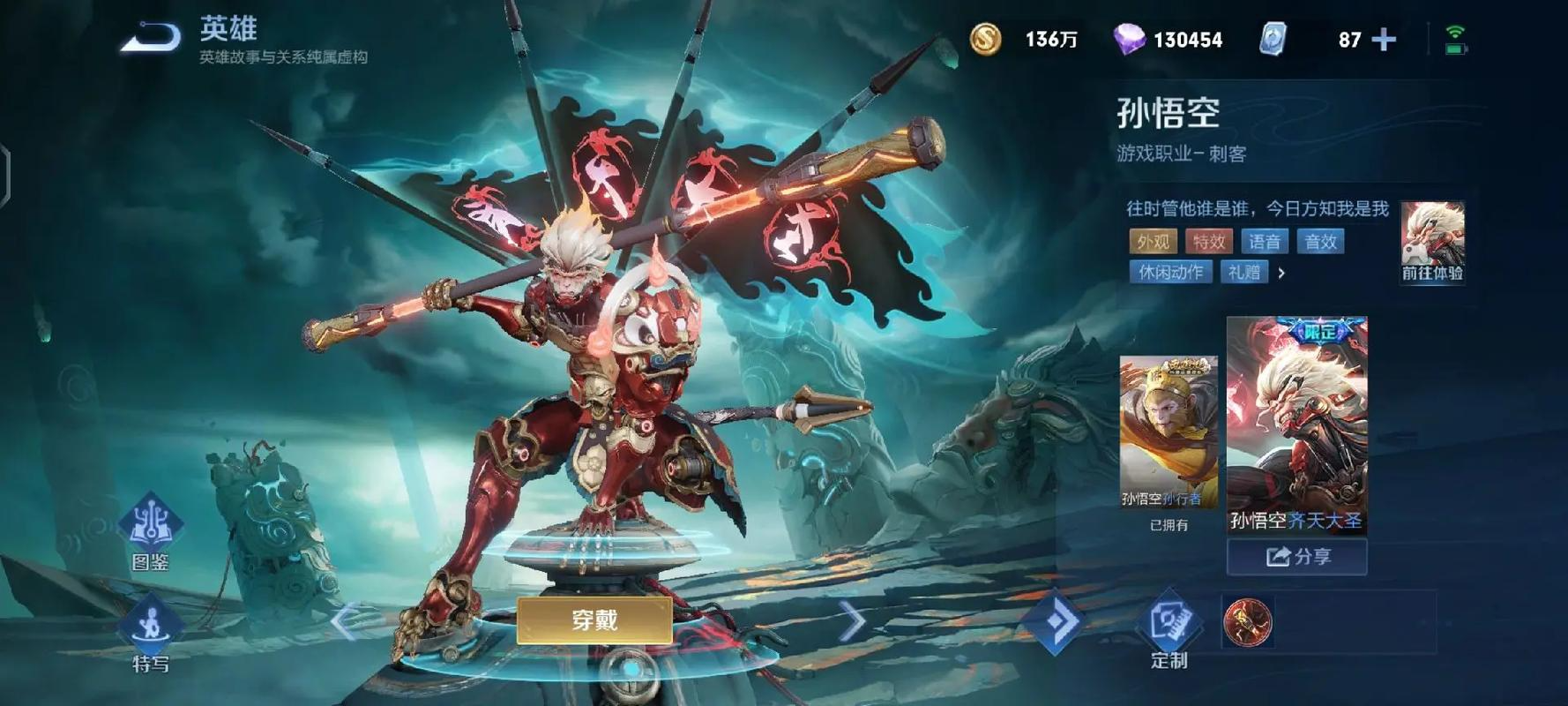Show the 外观 appearance tag

[1153, 242]
